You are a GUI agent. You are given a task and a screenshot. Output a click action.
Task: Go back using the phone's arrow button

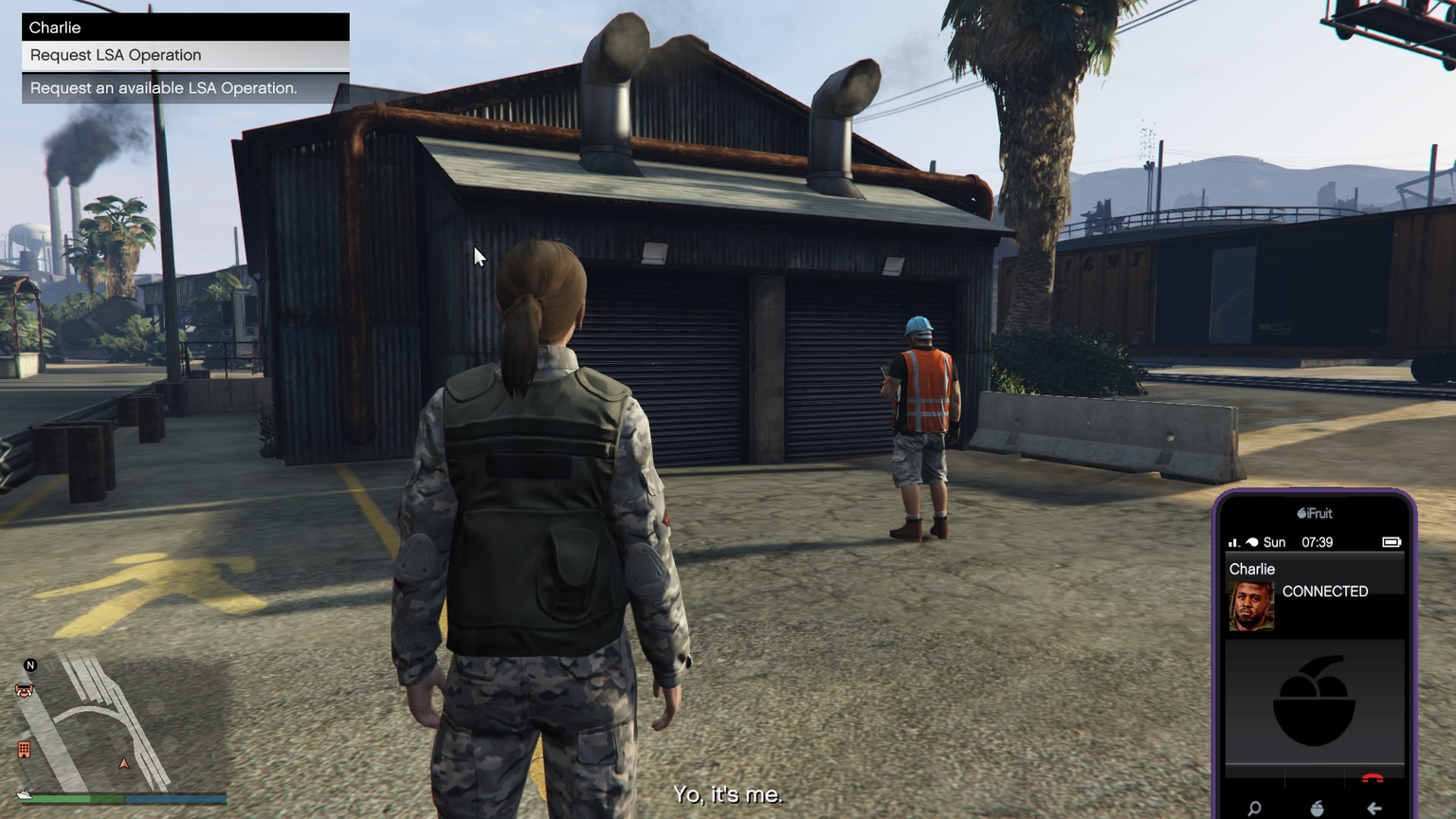1374,808
